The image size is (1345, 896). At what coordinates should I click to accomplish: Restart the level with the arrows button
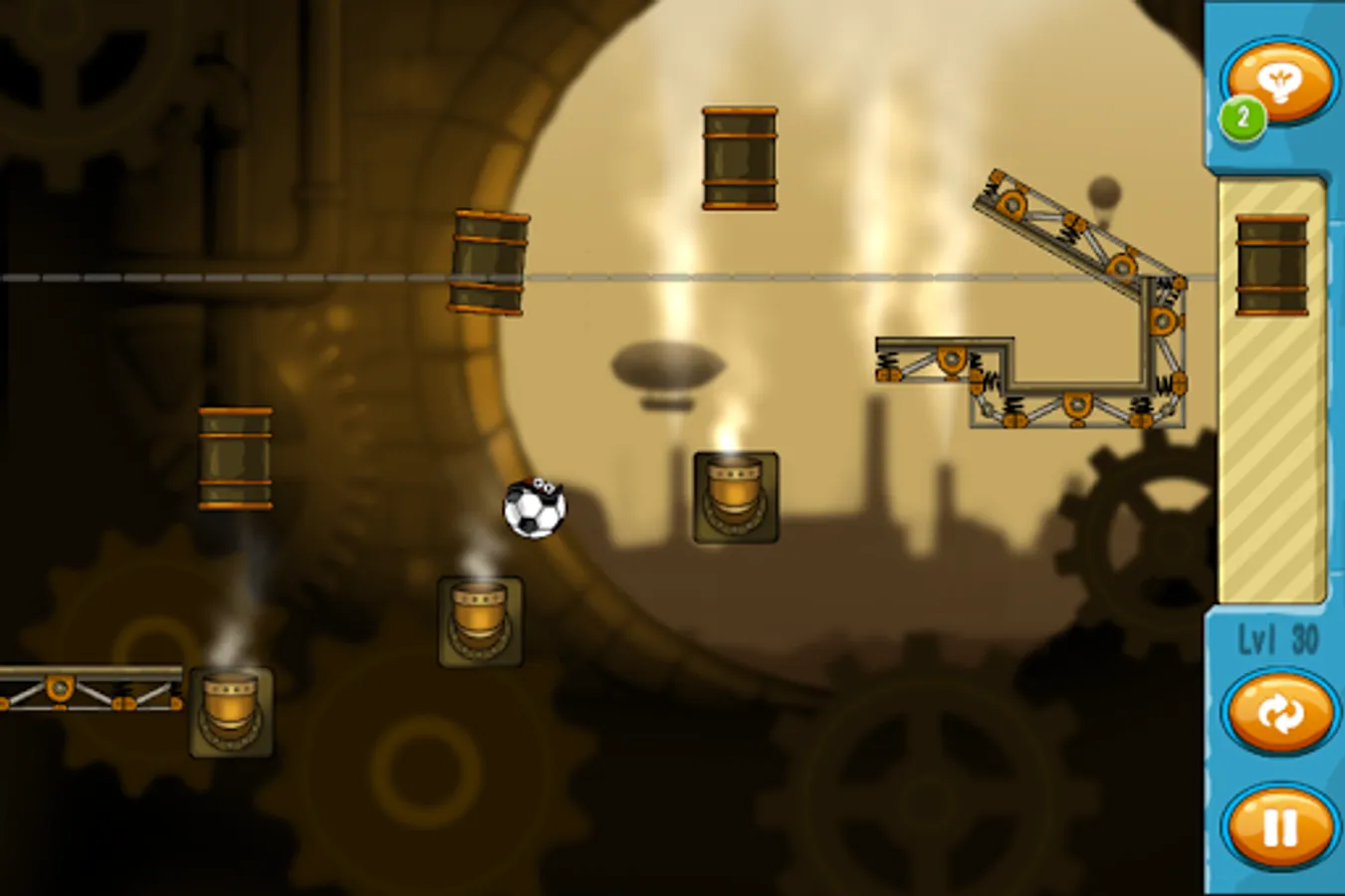pyautogui.click(x=1279, y=713)
